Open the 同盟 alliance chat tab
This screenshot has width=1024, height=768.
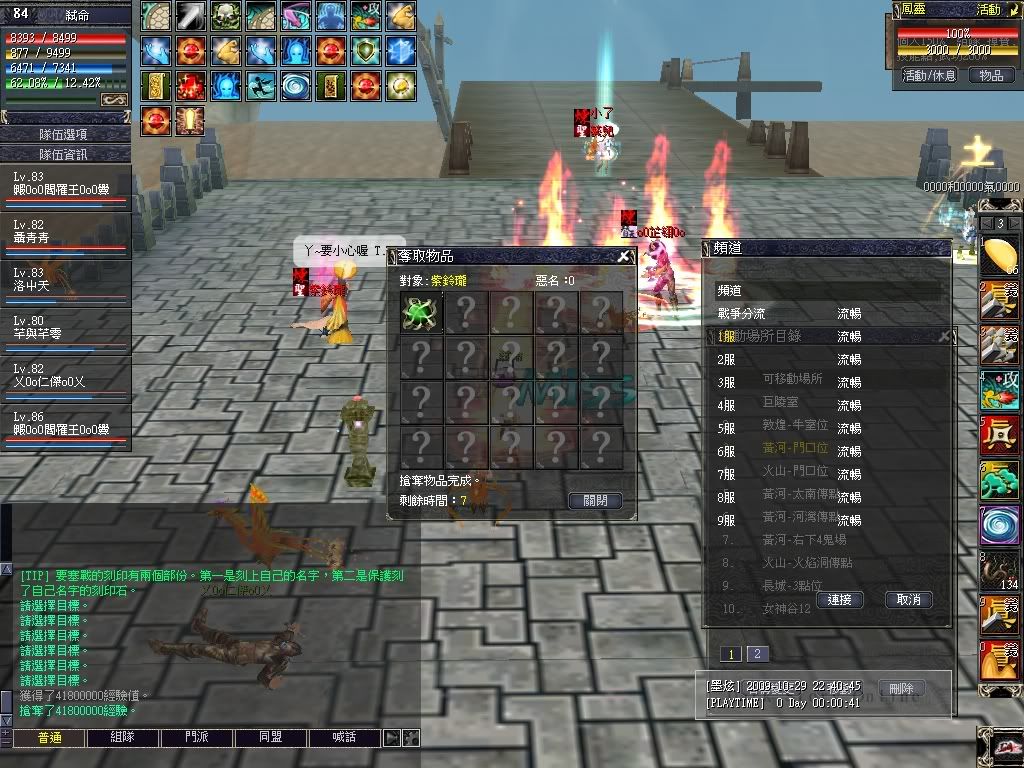pos(270,738)
